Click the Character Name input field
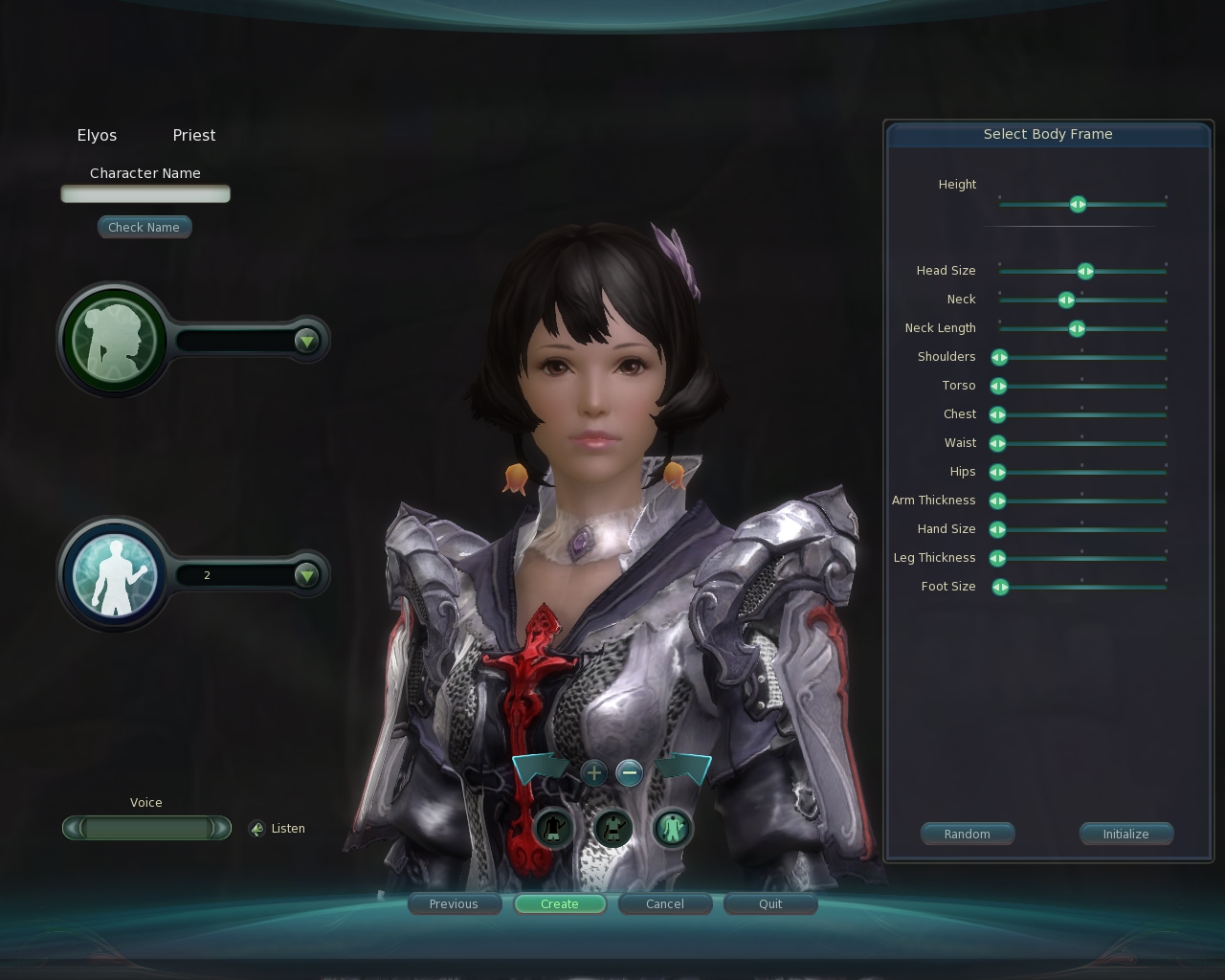This screenshot has width=1225, height=980. (x=145, y=193)
